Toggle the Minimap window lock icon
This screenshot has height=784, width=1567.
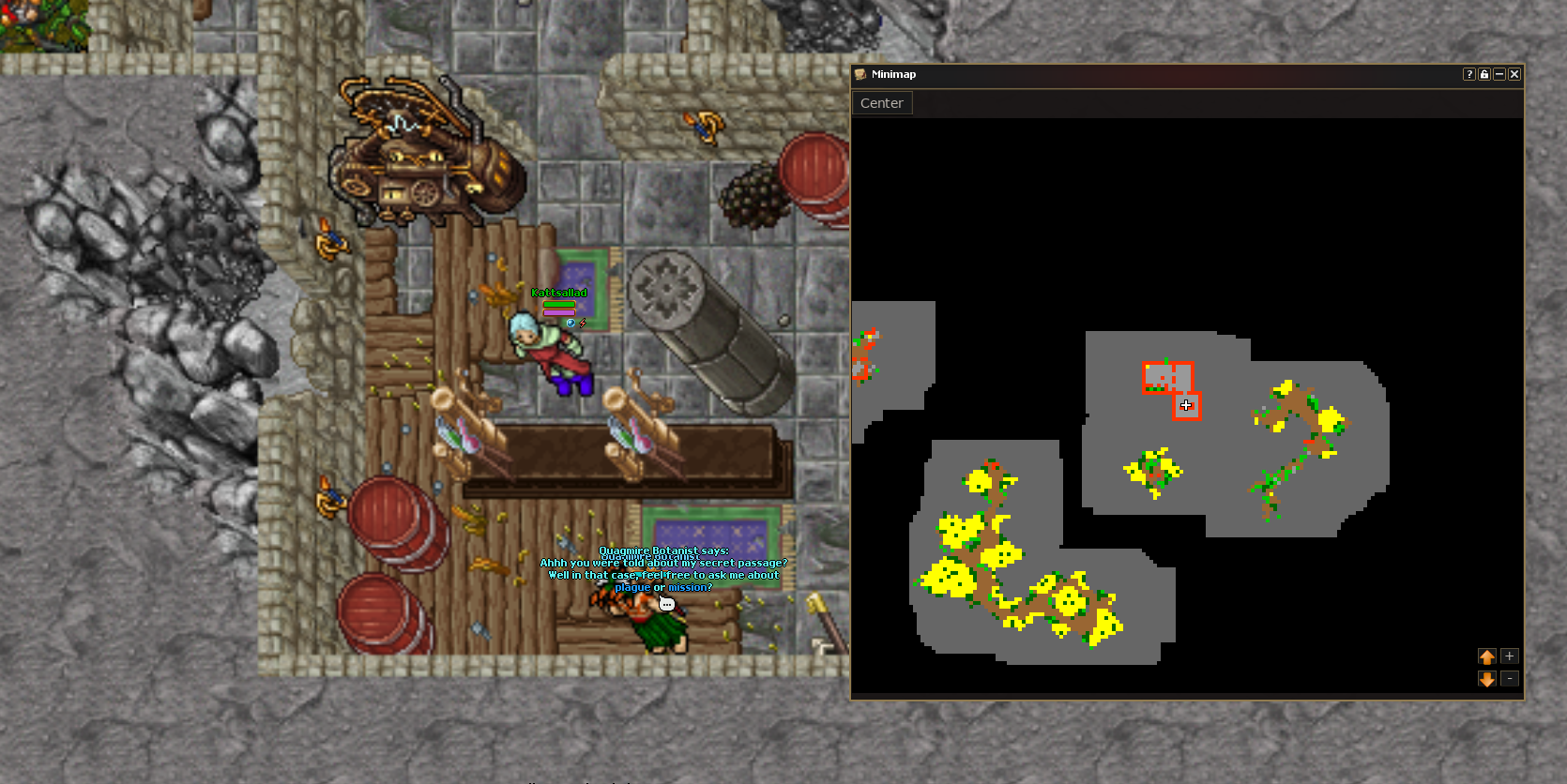pyautogui.click(x=1483, y=74)
